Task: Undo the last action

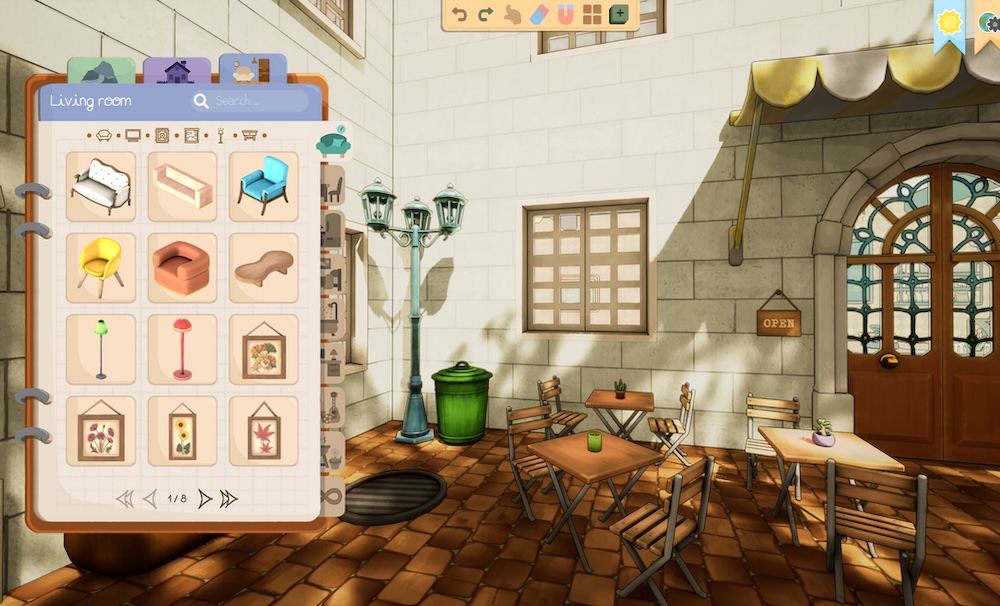Action: click(460, 14)
